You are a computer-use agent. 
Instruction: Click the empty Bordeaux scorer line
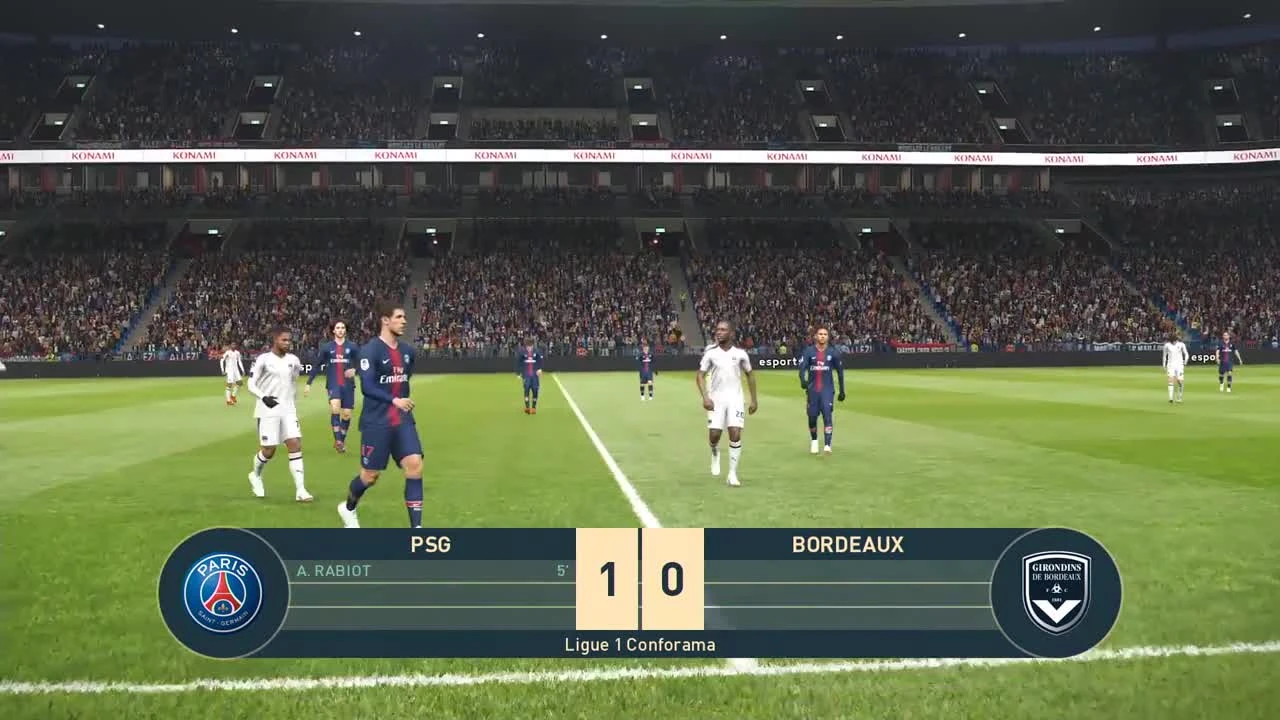(848, 572)
